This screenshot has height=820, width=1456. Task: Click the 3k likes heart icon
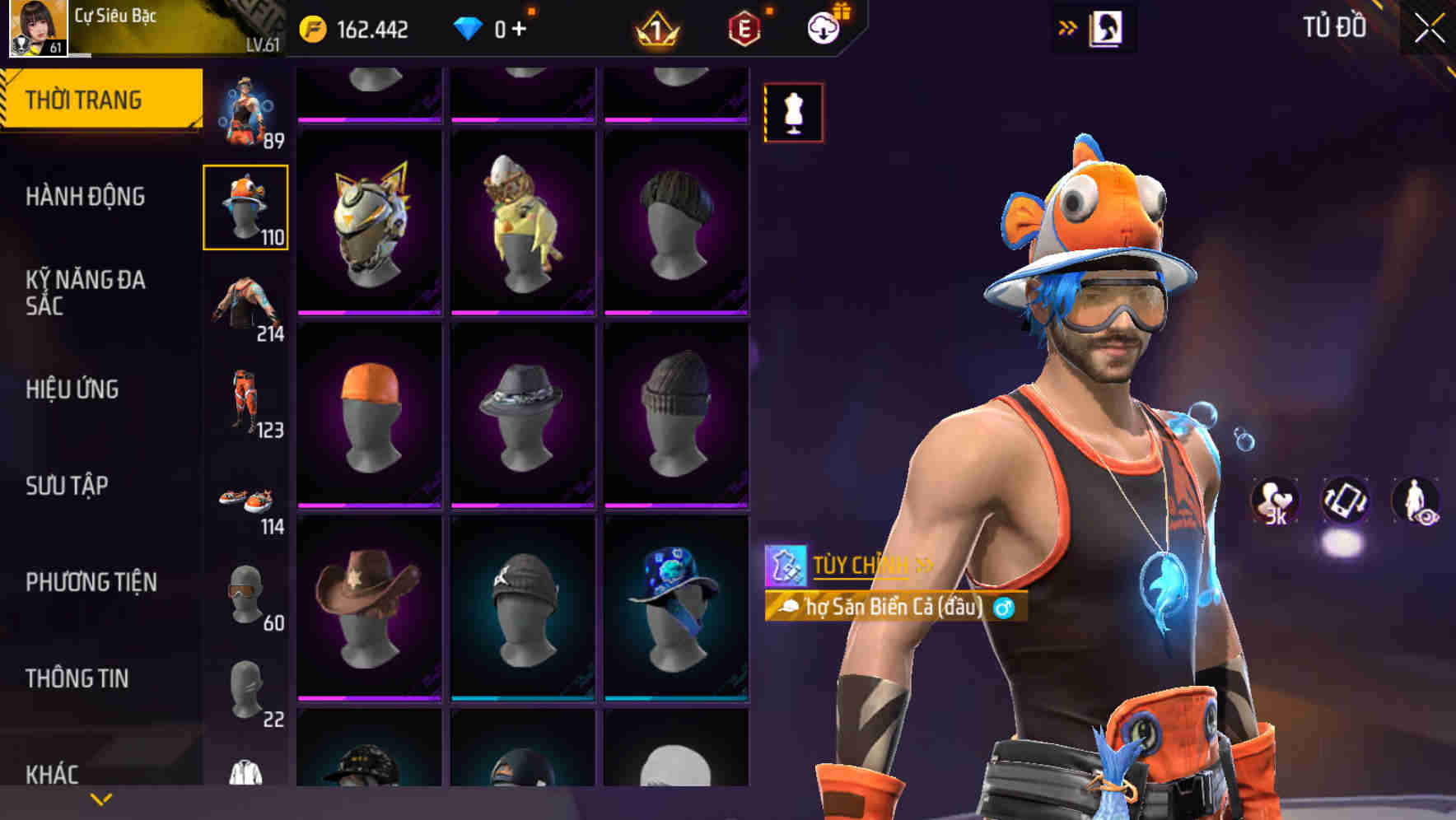pyautogui.click(x=1275, y=501)
